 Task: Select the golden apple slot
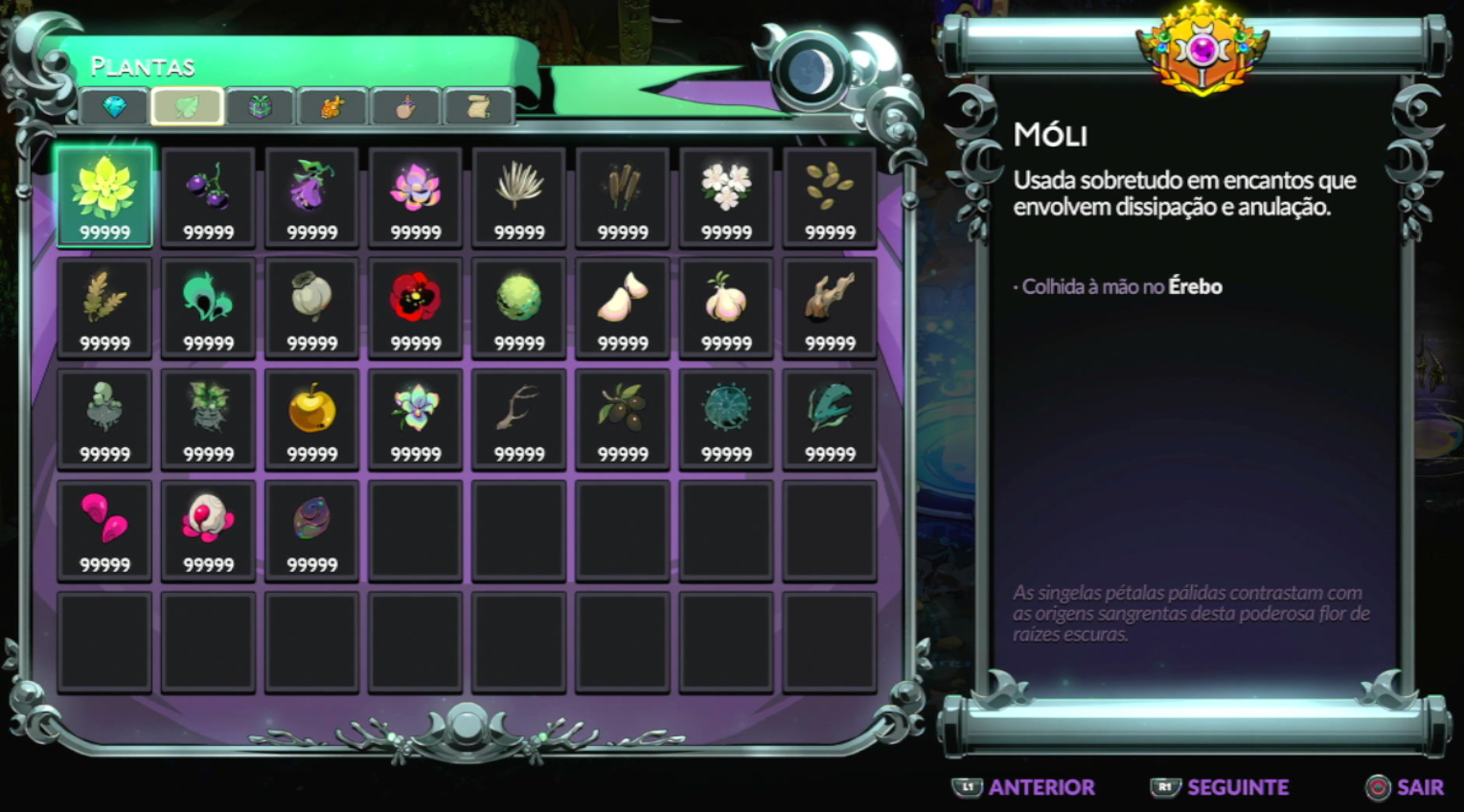(x=312, y=419)
